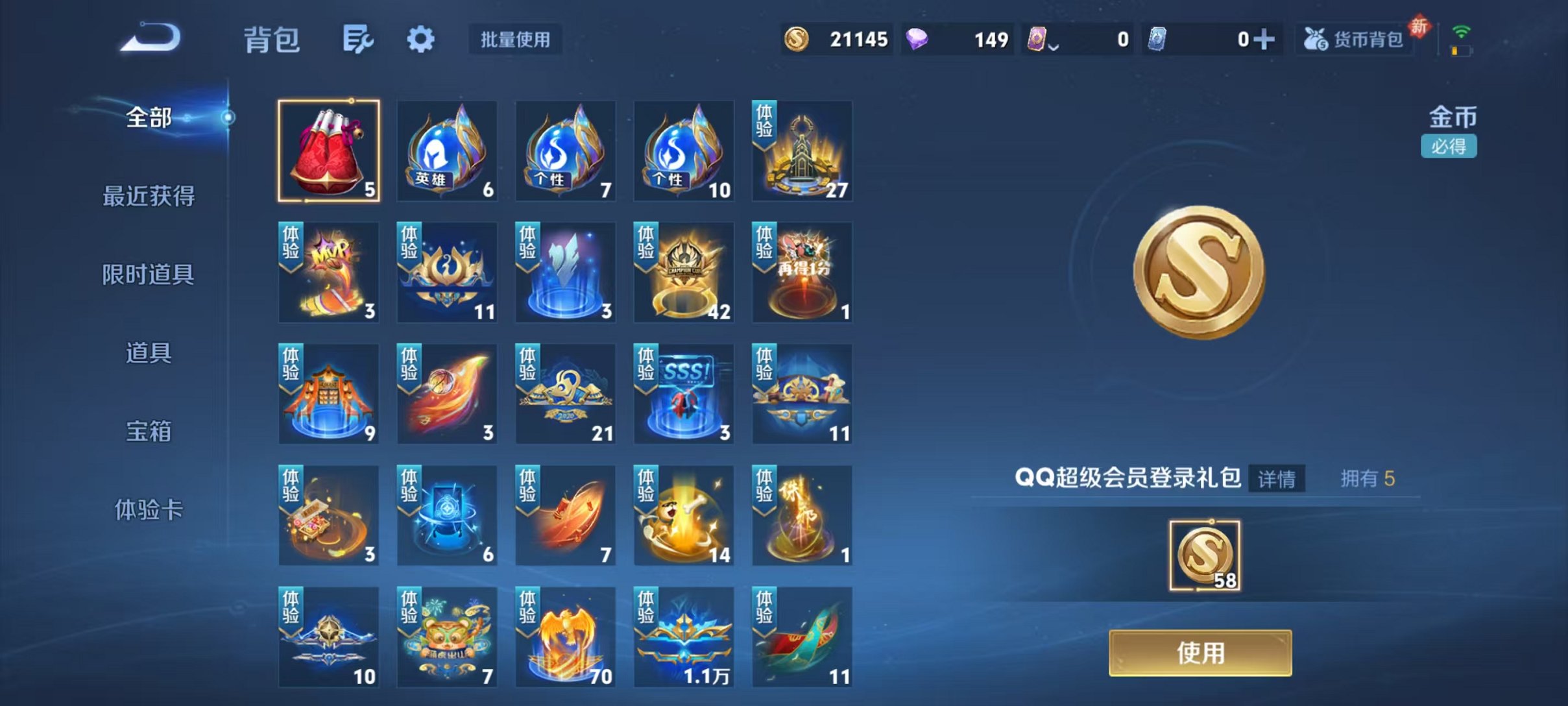Click the 批量使用 button
This screenshot has width=1568, height=706.
514,40
